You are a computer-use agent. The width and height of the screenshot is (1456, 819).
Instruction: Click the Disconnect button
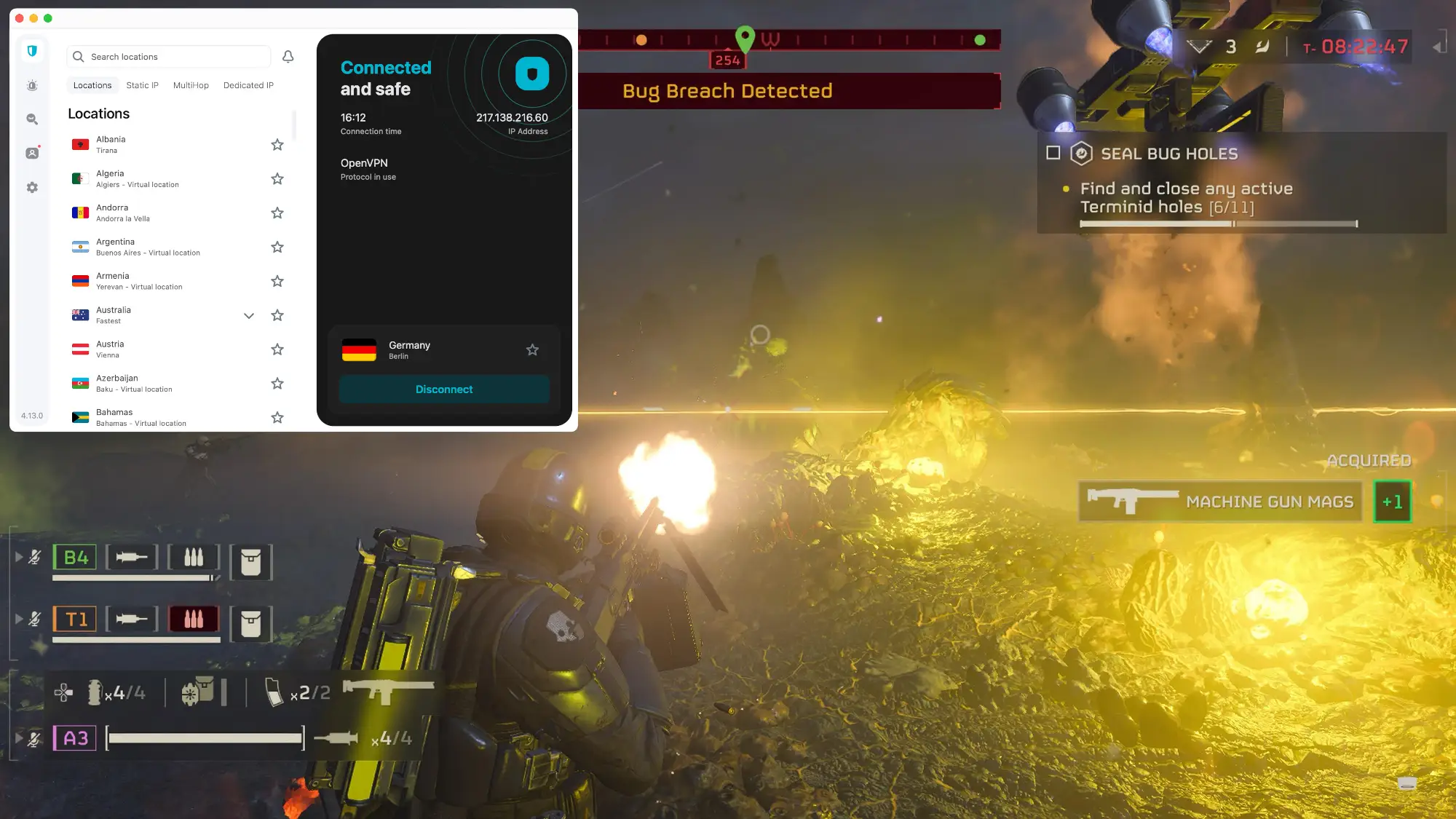pos(444,389)
